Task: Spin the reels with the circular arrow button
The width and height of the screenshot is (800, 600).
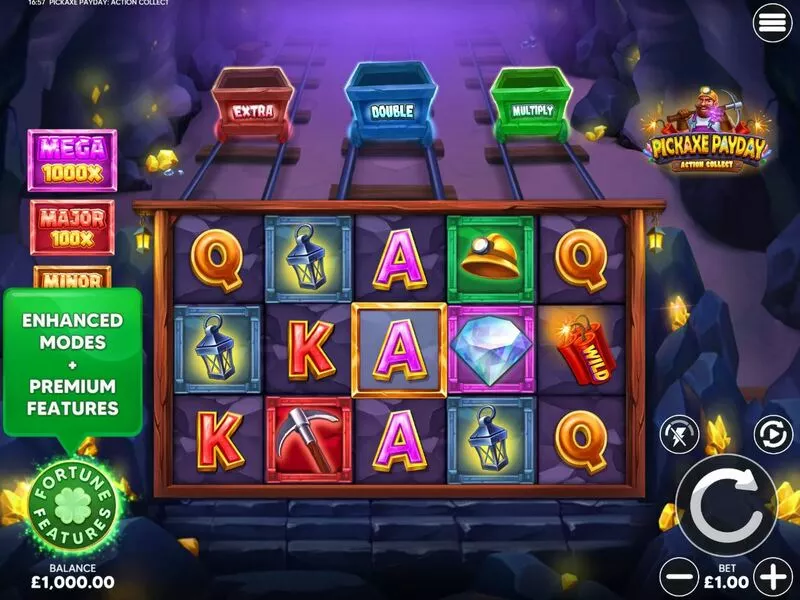Action: (726, 505)
